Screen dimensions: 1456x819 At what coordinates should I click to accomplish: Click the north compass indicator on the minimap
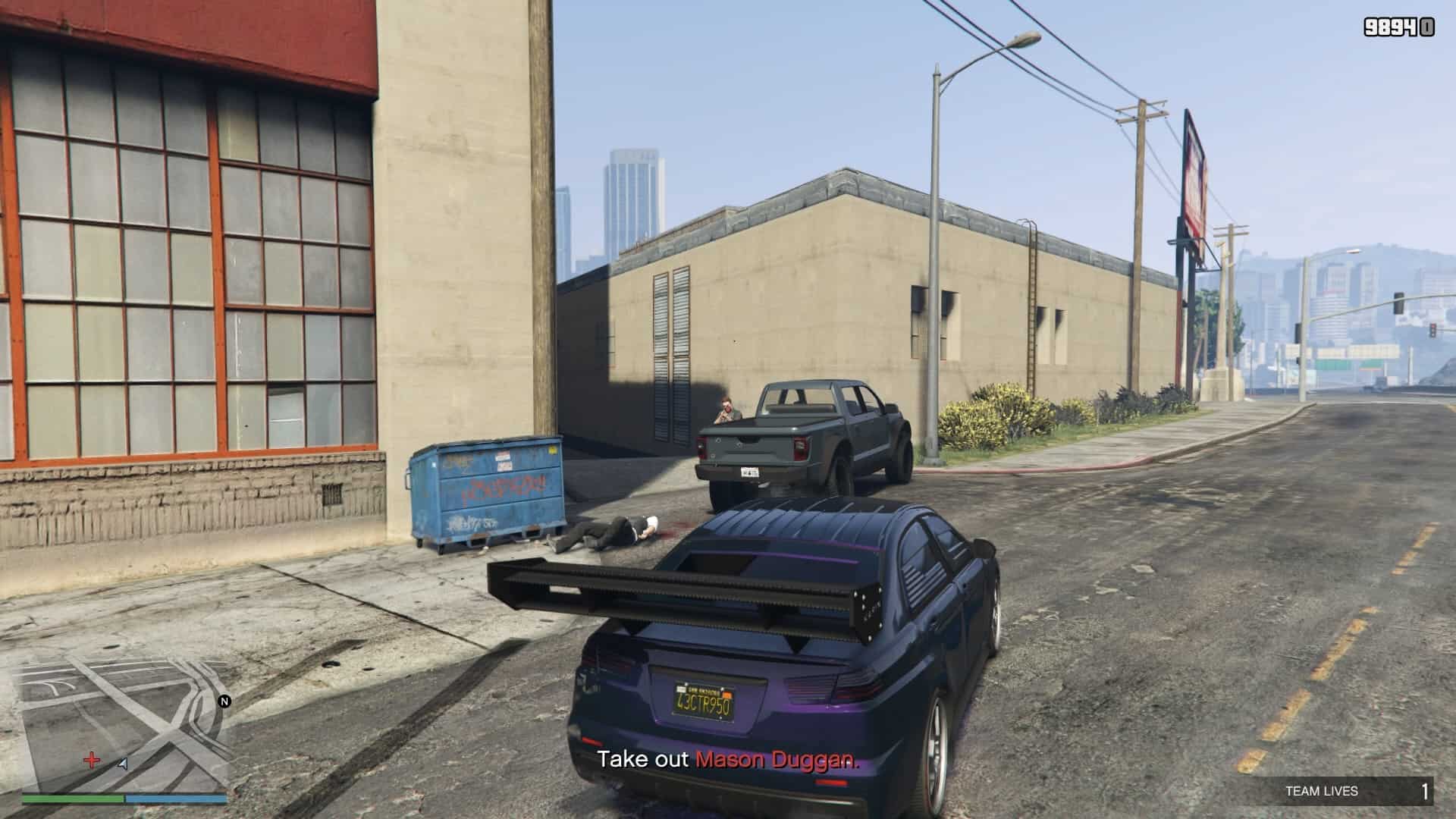[x=224, y=701]
